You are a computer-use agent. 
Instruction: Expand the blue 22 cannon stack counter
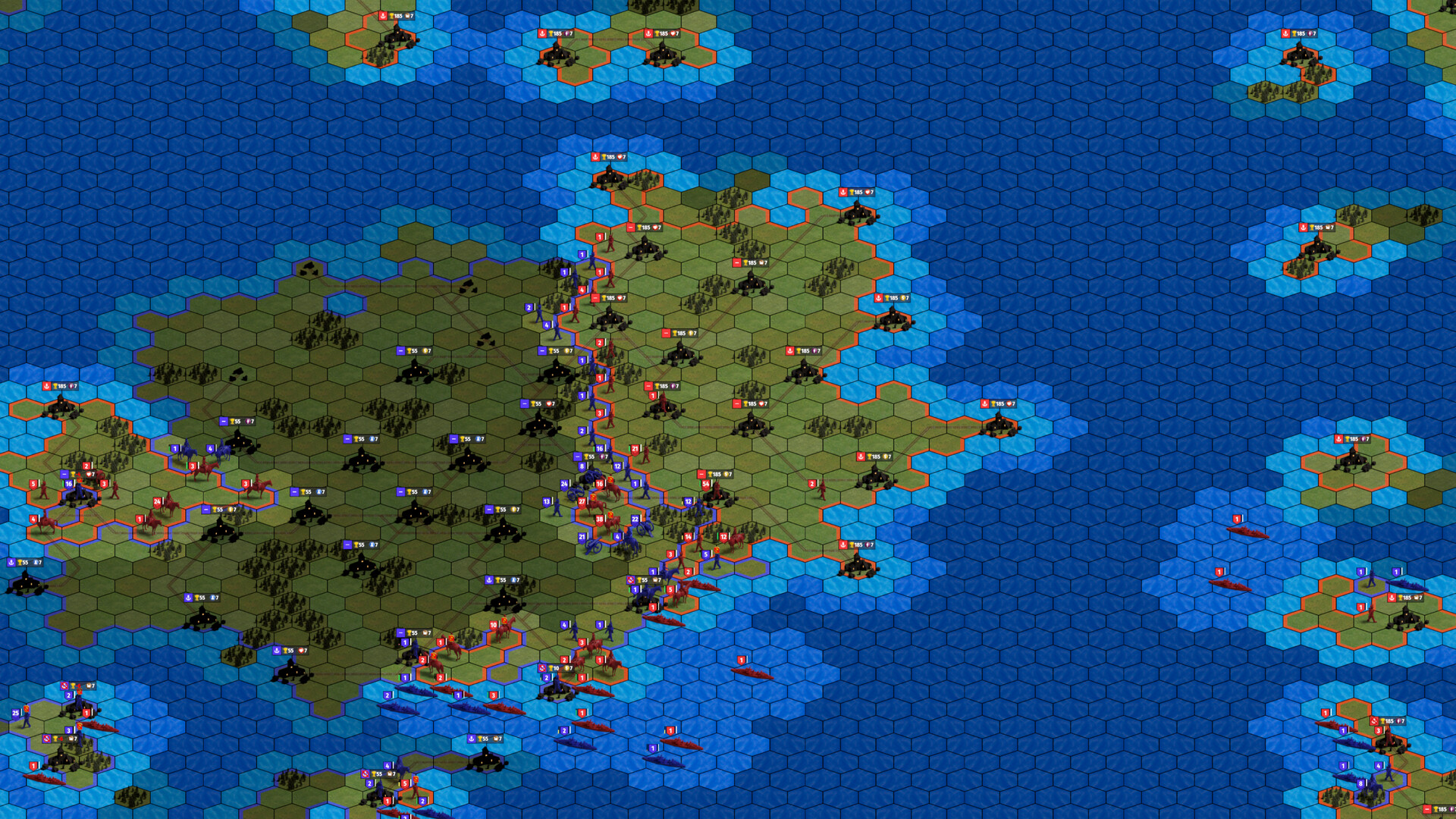click(x=635, y=519)
